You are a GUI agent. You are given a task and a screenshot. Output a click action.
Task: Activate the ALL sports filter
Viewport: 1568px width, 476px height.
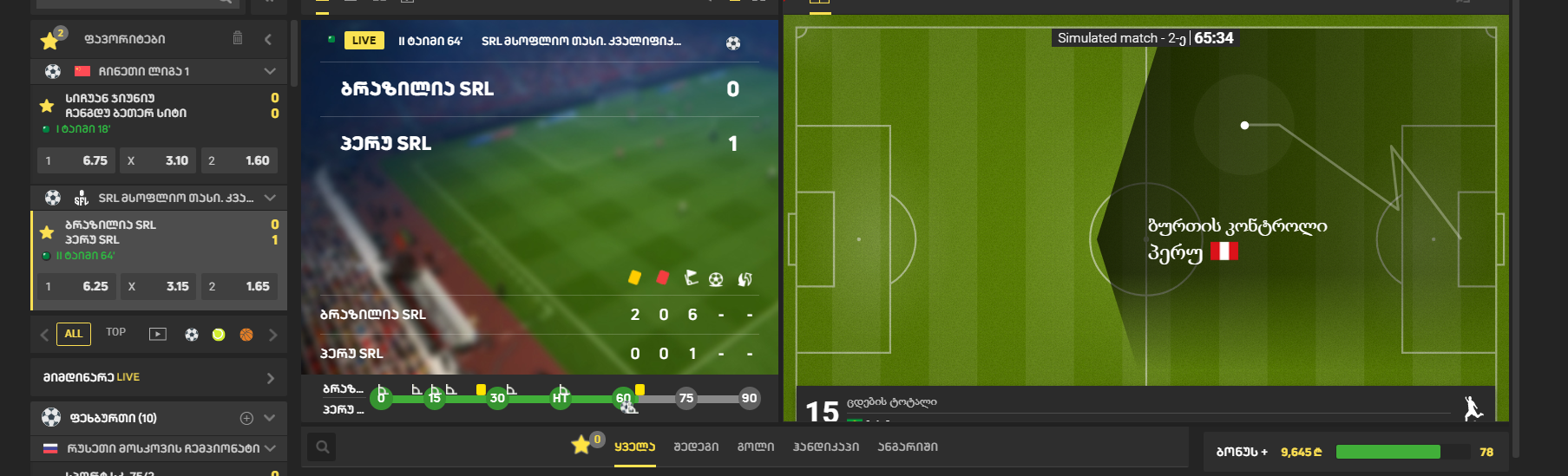(x=74, y=334)
